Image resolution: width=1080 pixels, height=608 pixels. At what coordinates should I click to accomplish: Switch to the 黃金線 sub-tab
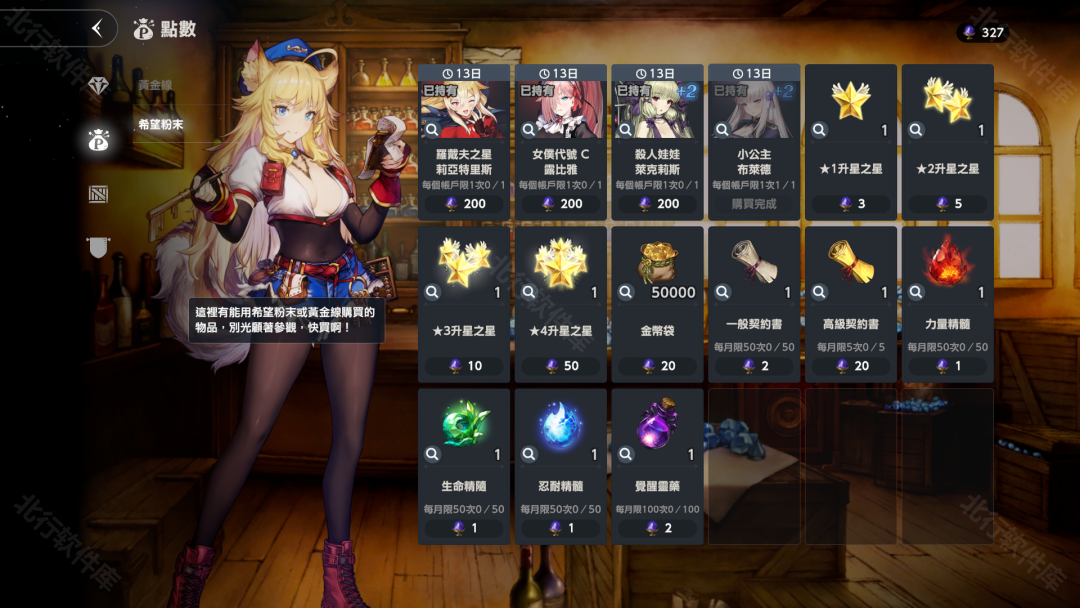click(x=156, y=86)
